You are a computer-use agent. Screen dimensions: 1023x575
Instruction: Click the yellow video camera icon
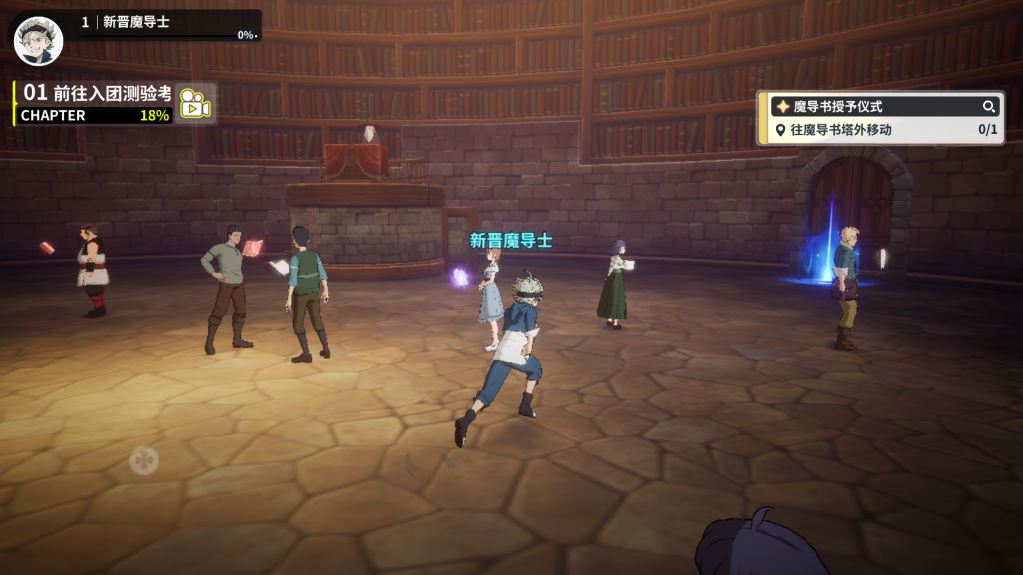coord(195,104)
